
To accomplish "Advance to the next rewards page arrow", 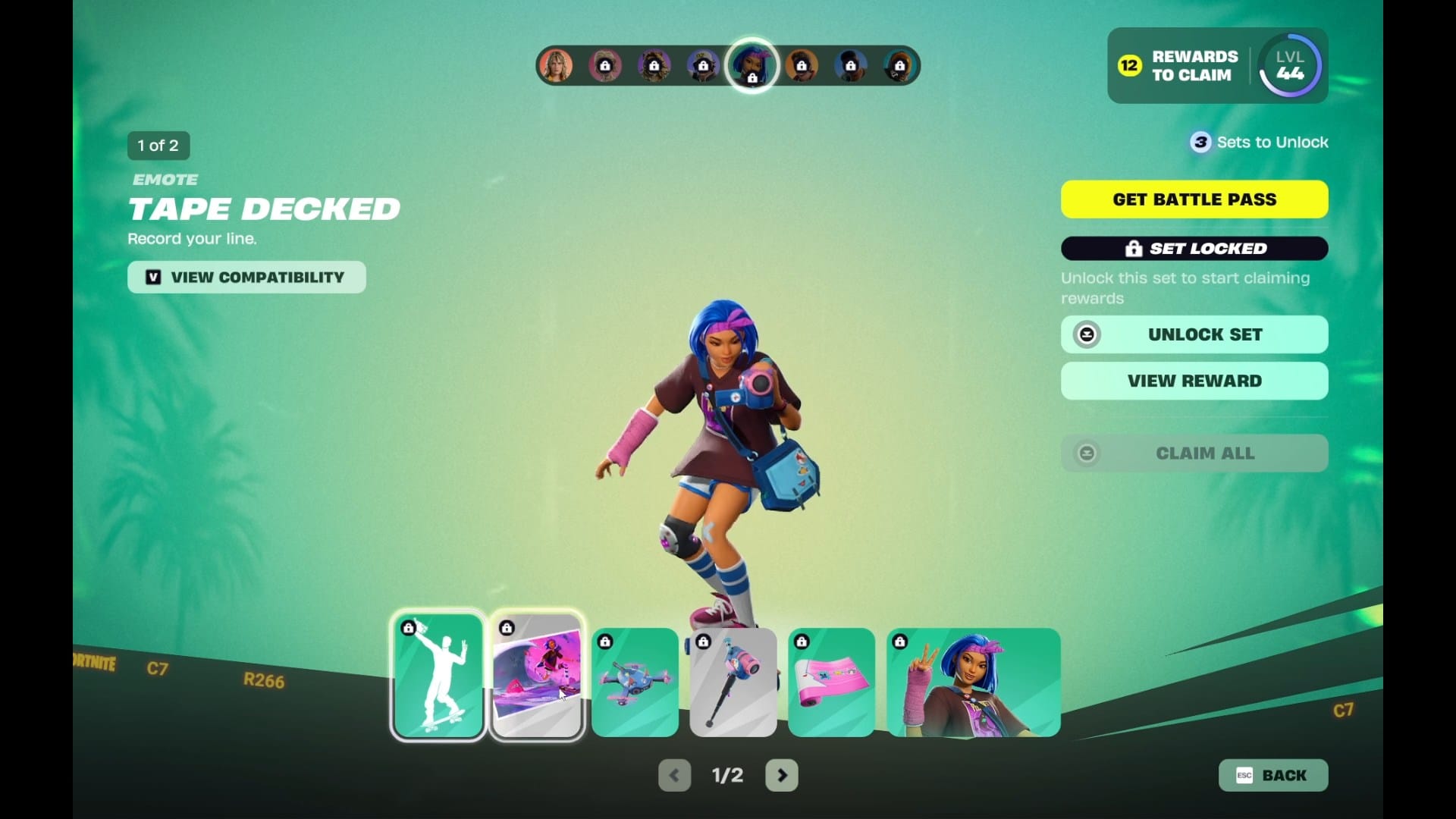I will coord(782,775).
